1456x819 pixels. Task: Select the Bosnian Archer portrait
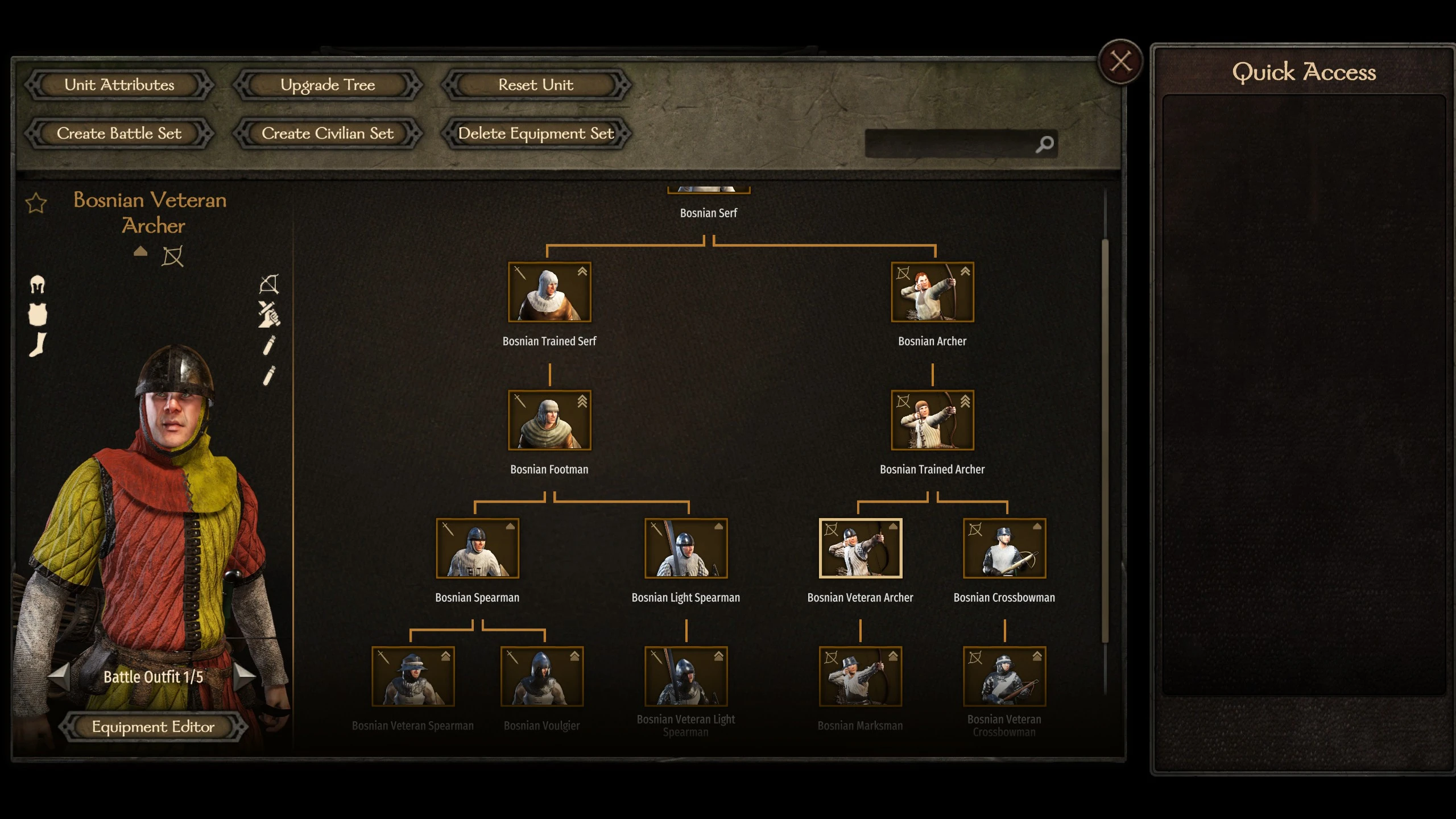932,292
